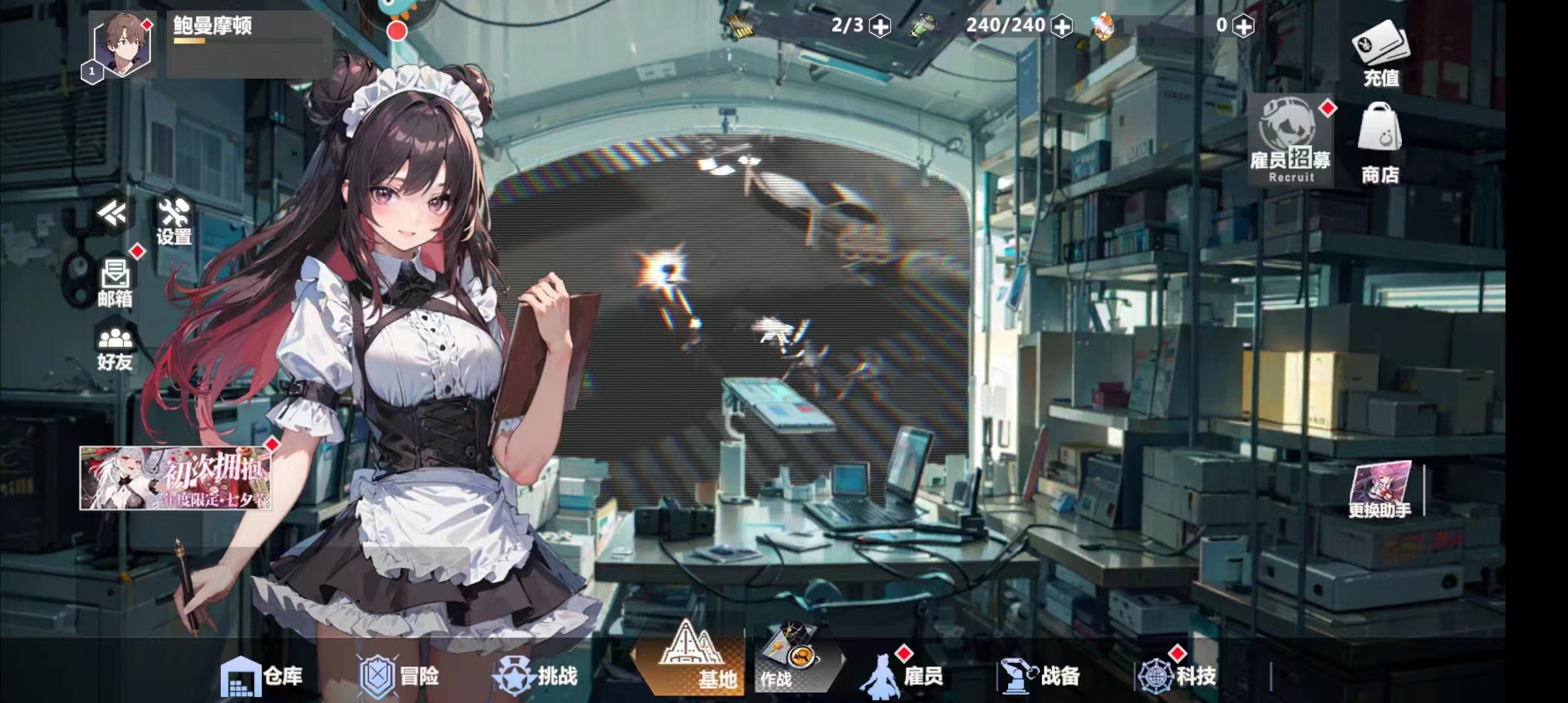Open the 仓库 warehouse icon
The image size is (1568, 703).
(x=260, y=676)
